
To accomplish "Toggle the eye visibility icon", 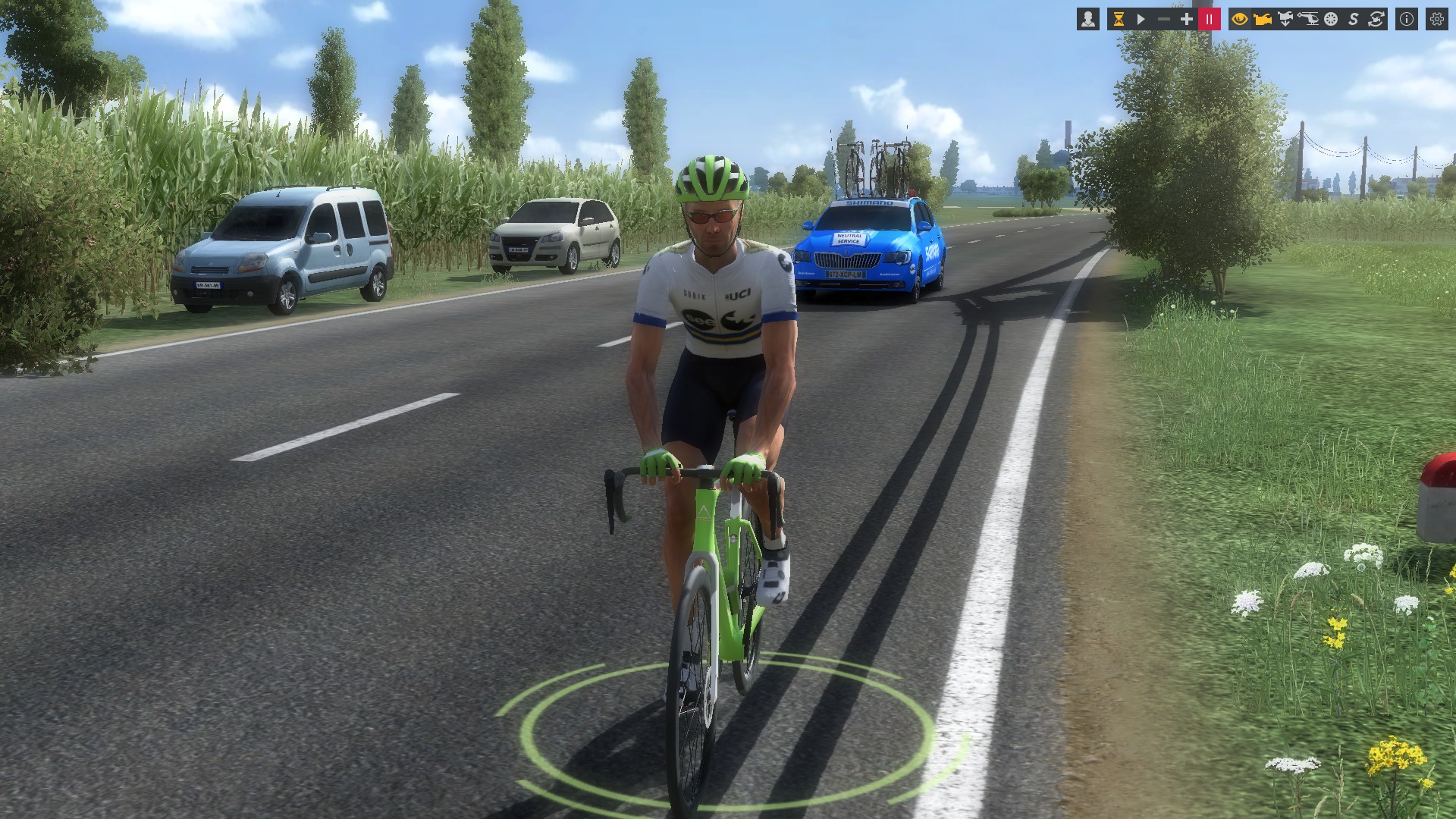I will pos(1240,20).
